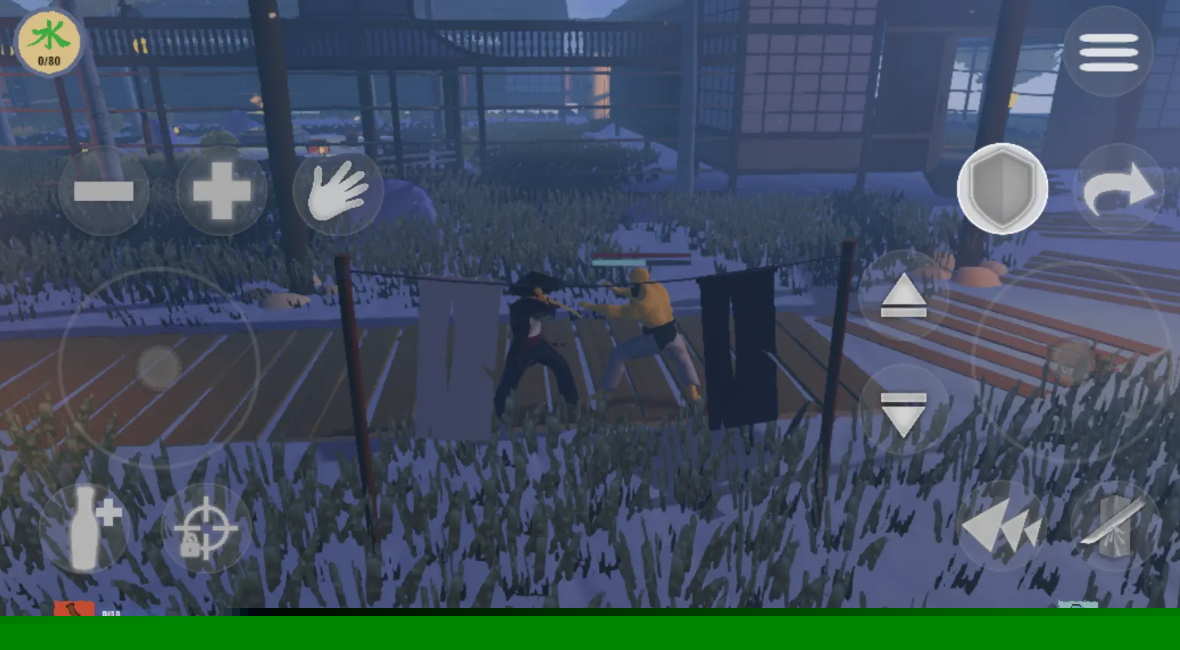Tap the upward triangle stance button
Image resolution: width=1180 pixels, height=650 pixels.
click(904, 296)
